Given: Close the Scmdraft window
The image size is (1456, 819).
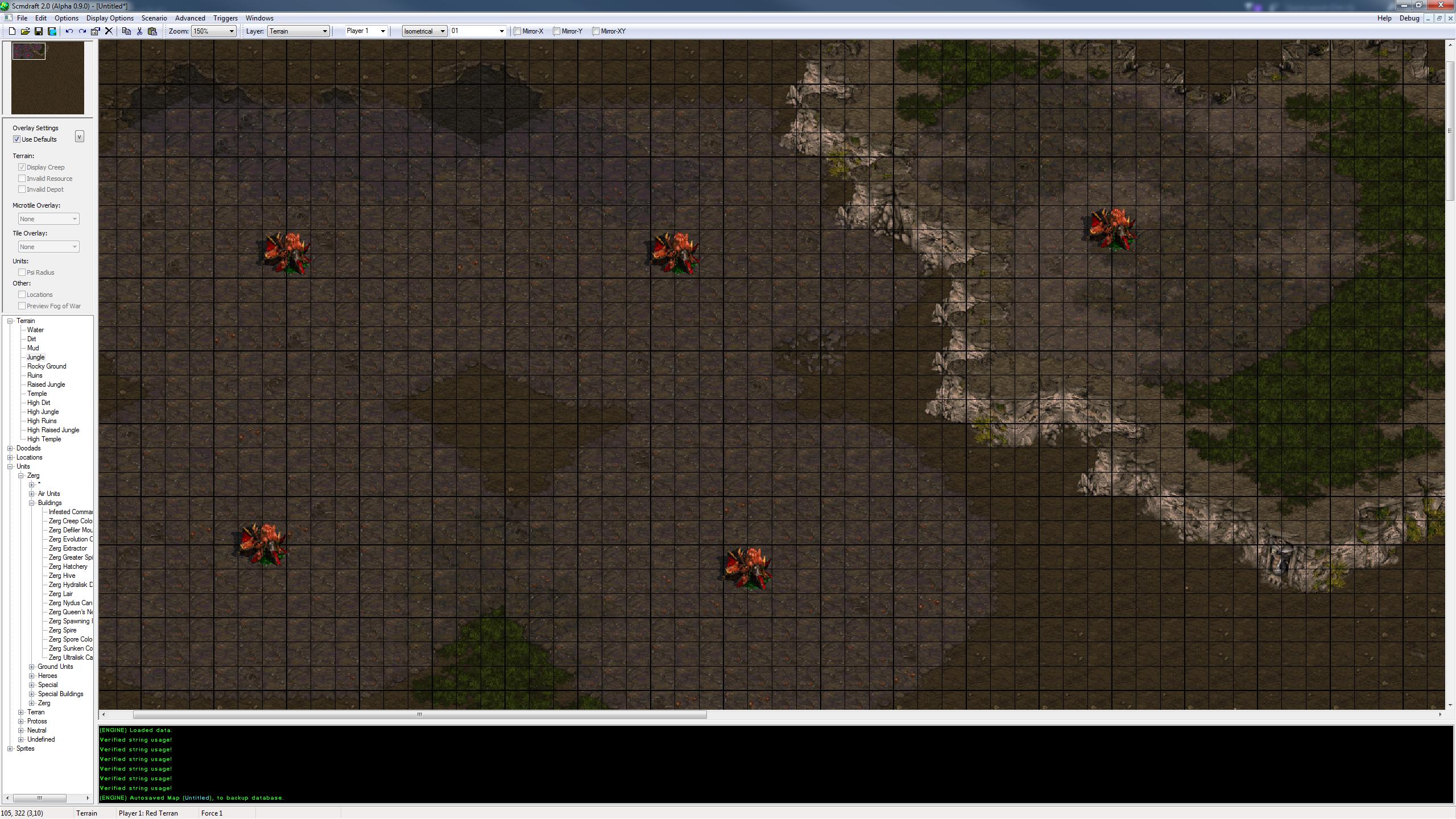Looking at the screenshot, I should [1441, 5].
